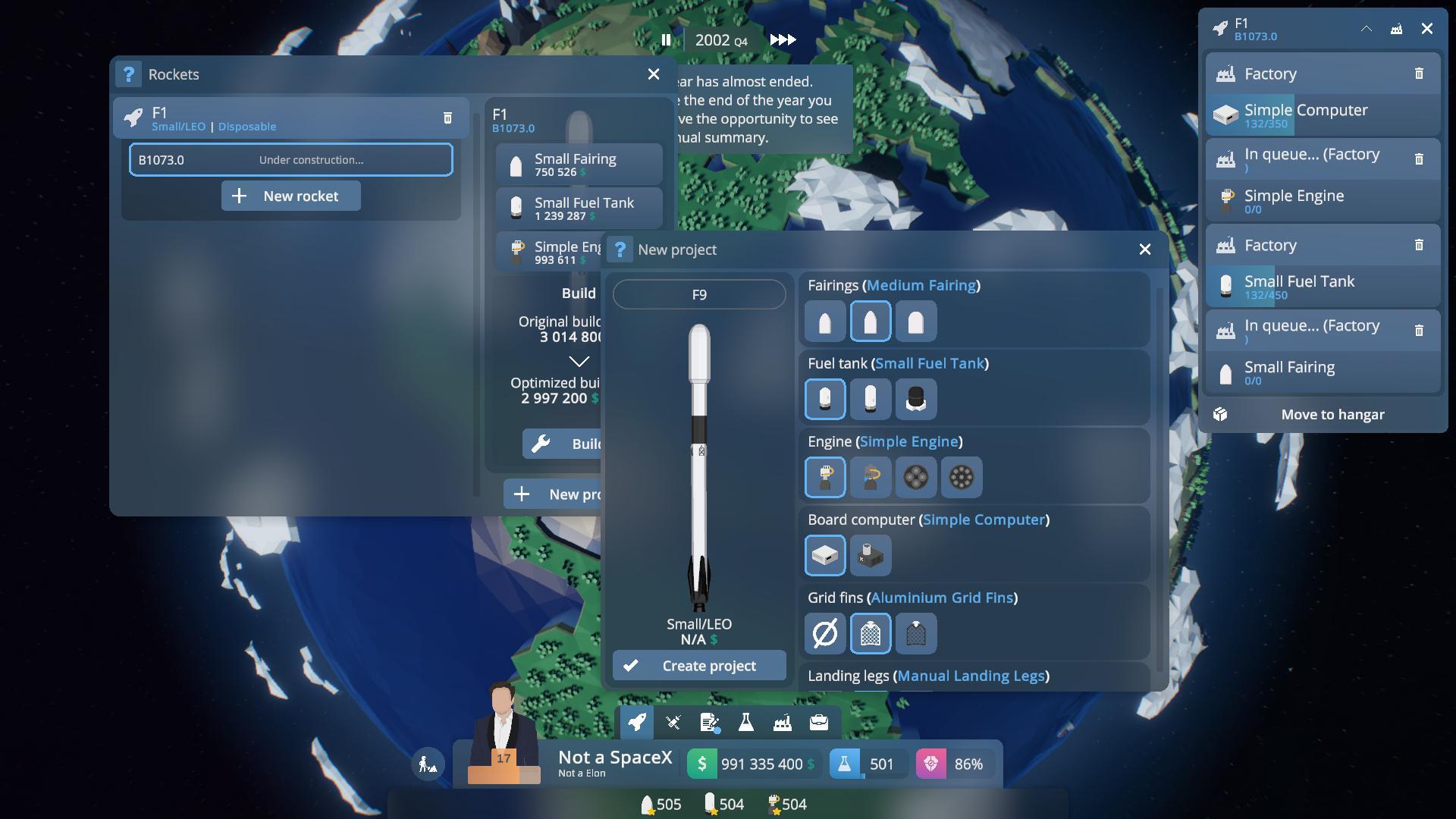The width and height of the screenshot is (1456, 819).
Task: Open the contracts panel with document icon
Action: click(710, 722)
